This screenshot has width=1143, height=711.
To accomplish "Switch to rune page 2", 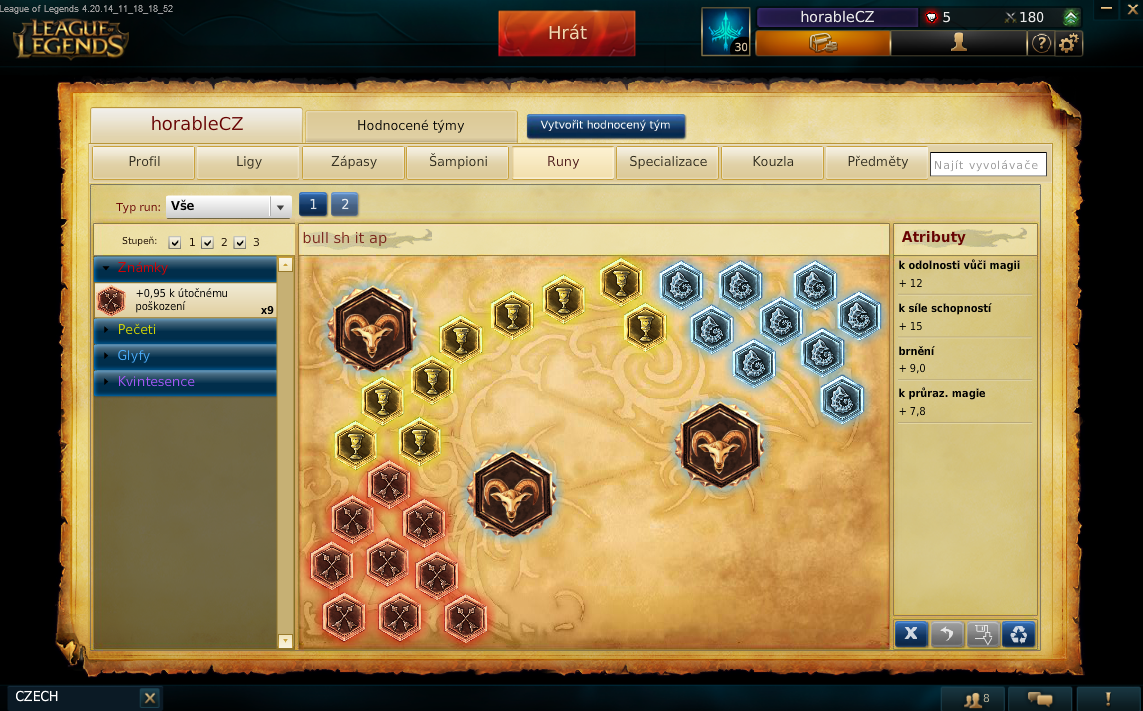I will 344,204.
